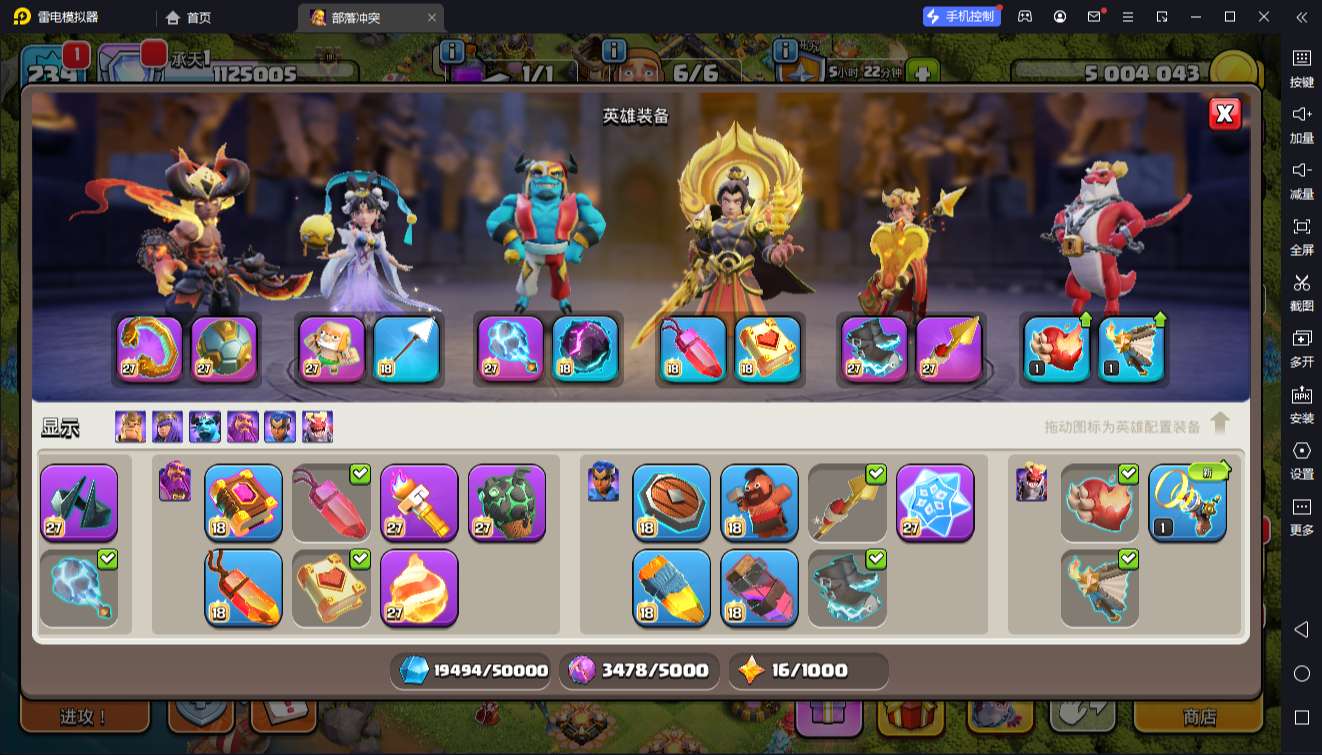The image size is (1322, 755).
Task: Choose the Healer Puppet equipment slot
Action: [x=332, y=349]
